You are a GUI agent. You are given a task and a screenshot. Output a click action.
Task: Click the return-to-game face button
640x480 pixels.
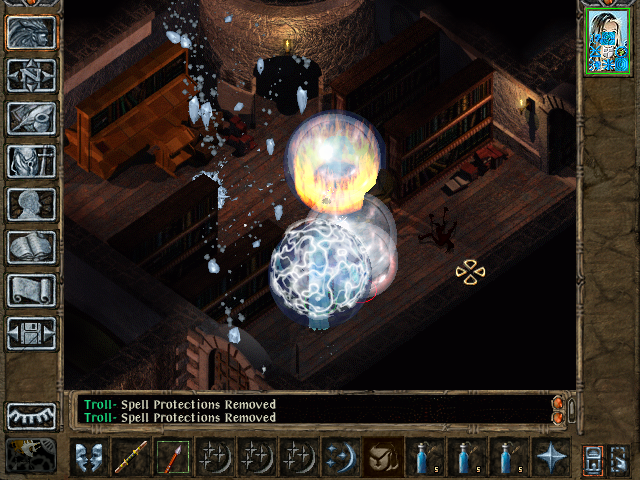coord(31,32)
